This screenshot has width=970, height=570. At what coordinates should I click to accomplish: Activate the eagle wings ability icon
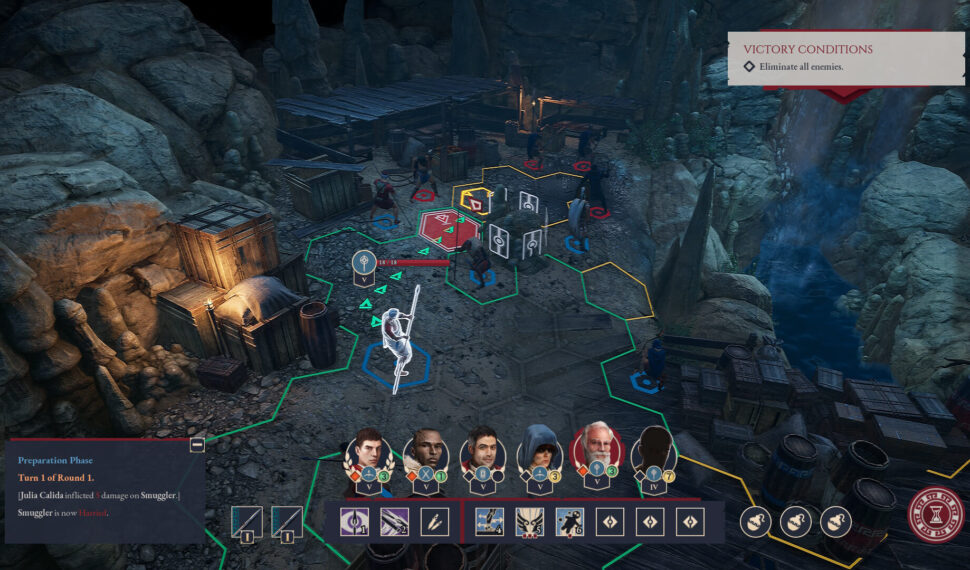tap(529, 521)
